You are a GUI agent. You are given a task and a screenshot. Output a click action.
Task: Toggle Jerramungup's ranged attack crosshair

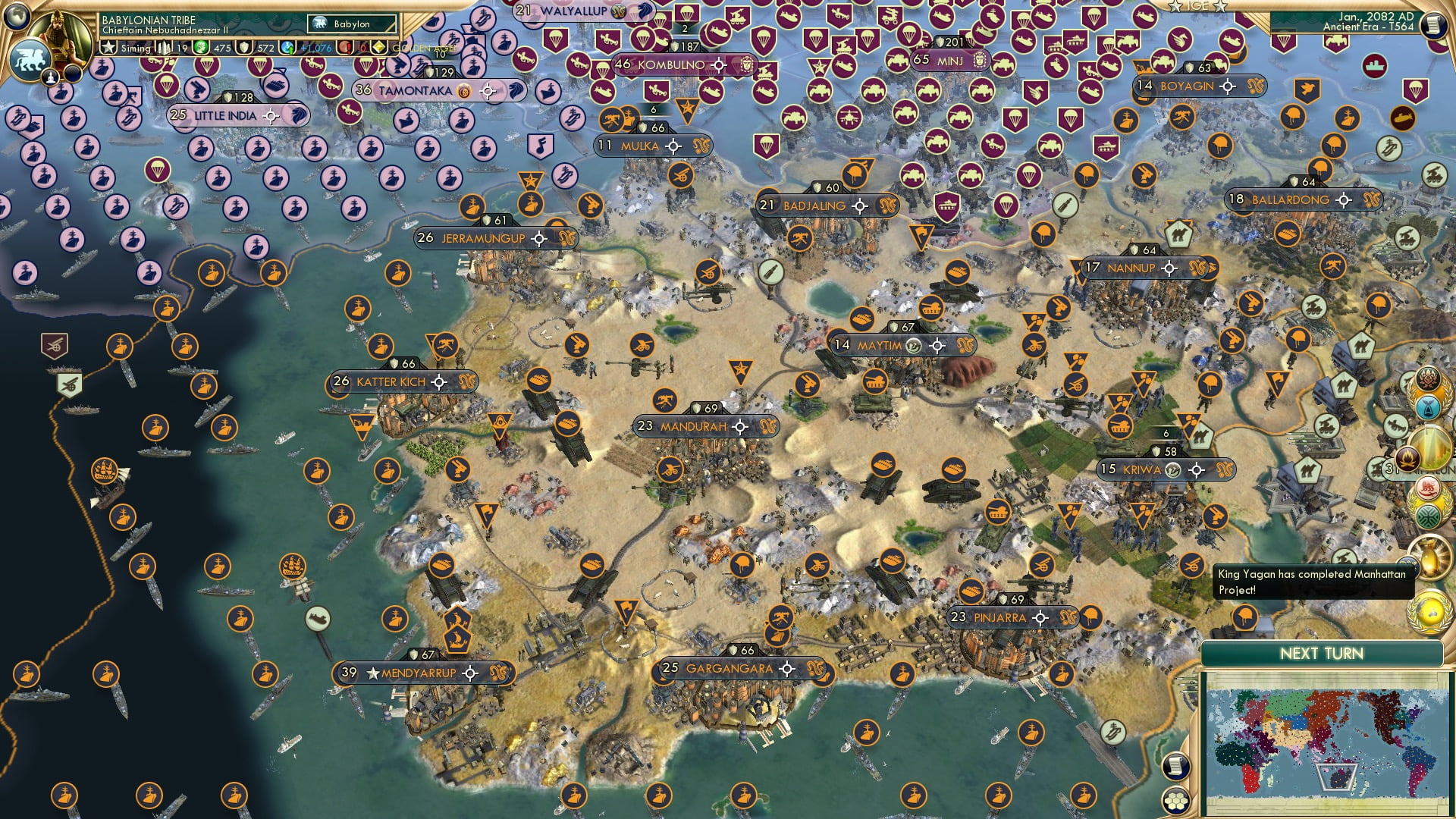pyautogui.click(x=539, y=238)
